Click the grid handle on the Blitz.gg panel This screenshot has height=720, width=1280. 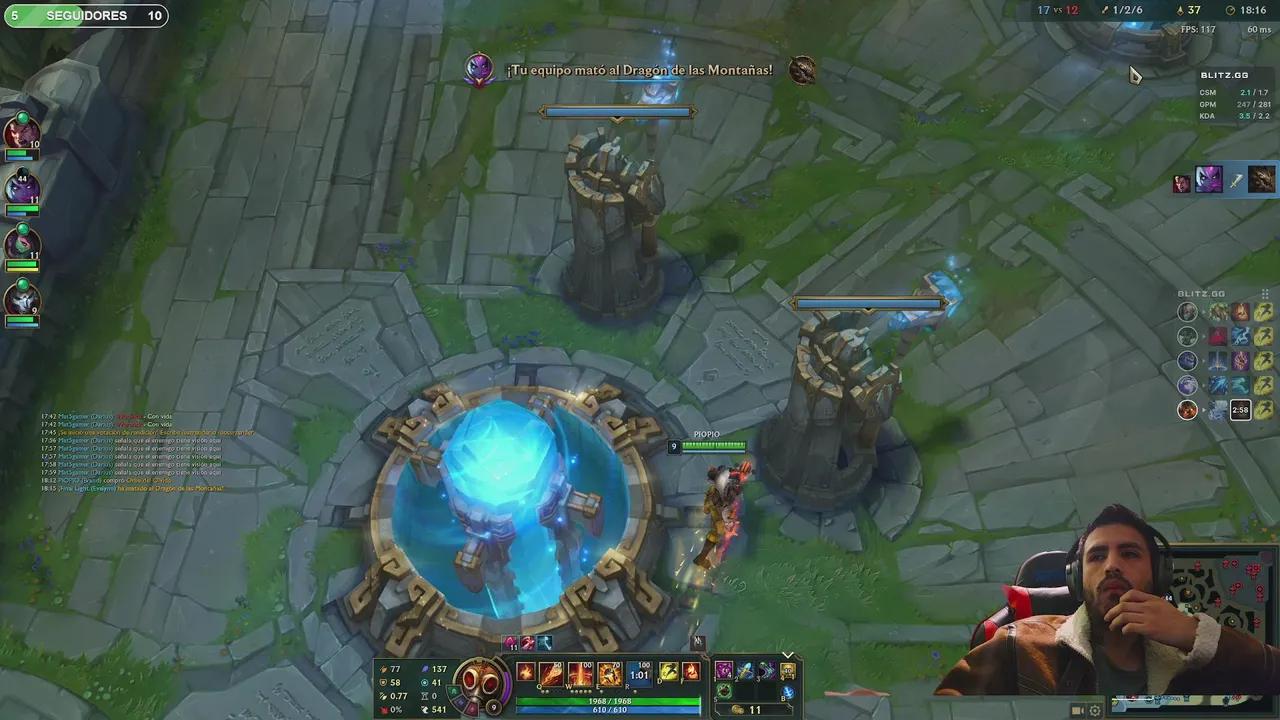point(1264,293)
